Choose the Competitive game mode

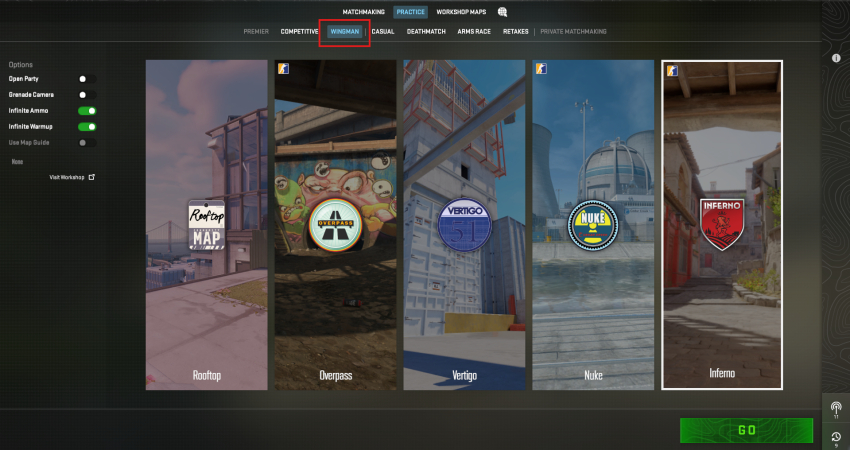point(299,32)
